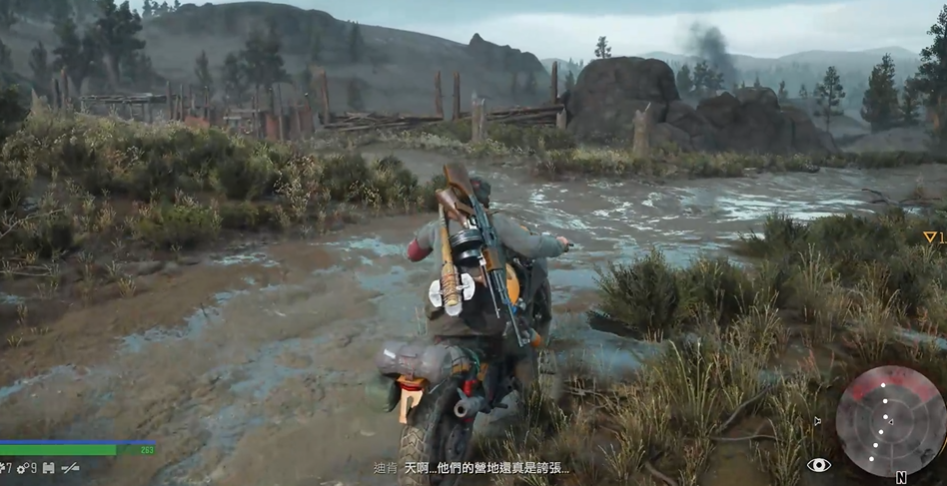The image size is (947, 486).
Task: Open the circular minimap
Action: (x=889, y=419)
